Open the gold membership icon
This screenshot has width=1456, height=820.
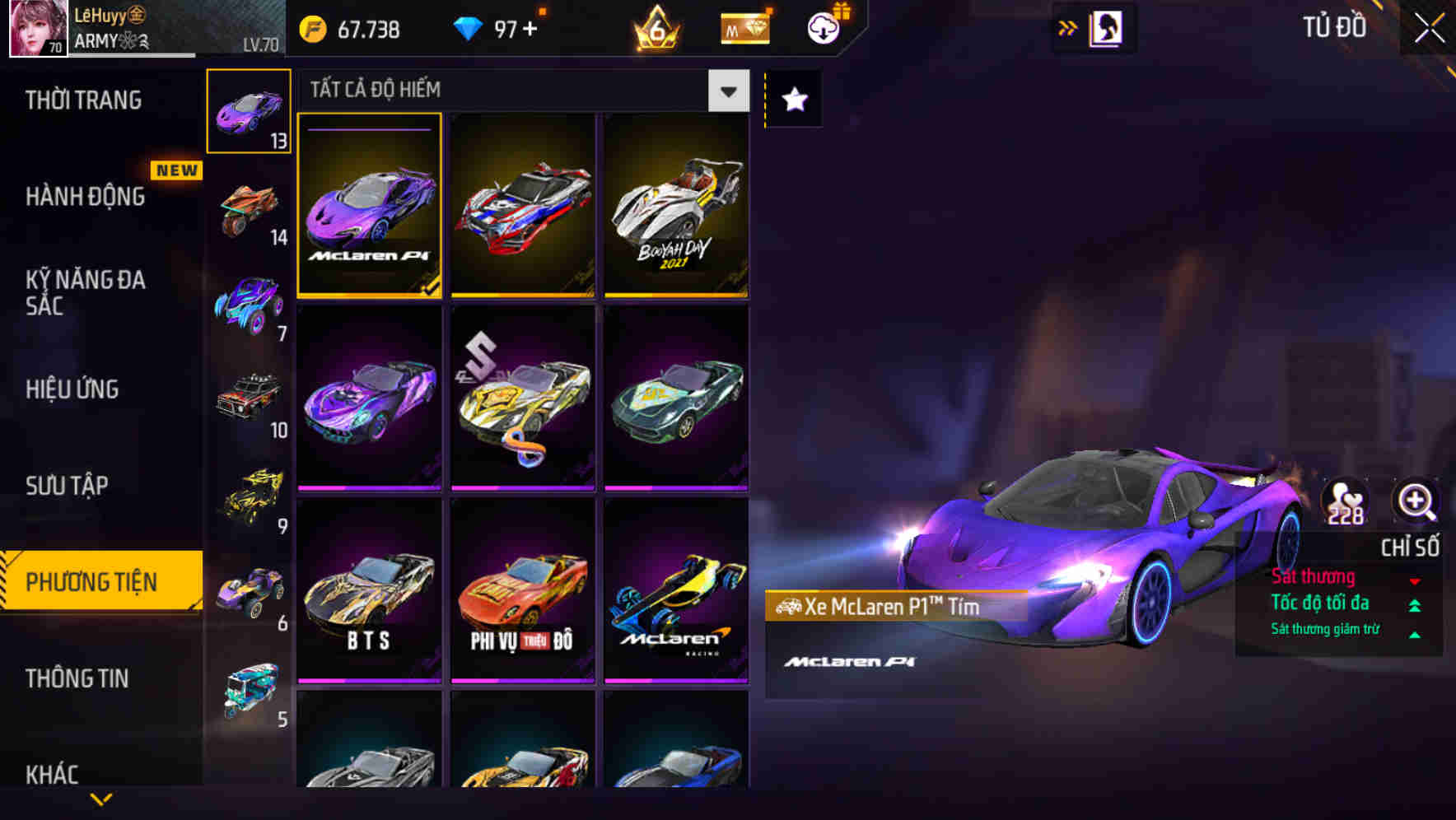(x=742, y=27)
